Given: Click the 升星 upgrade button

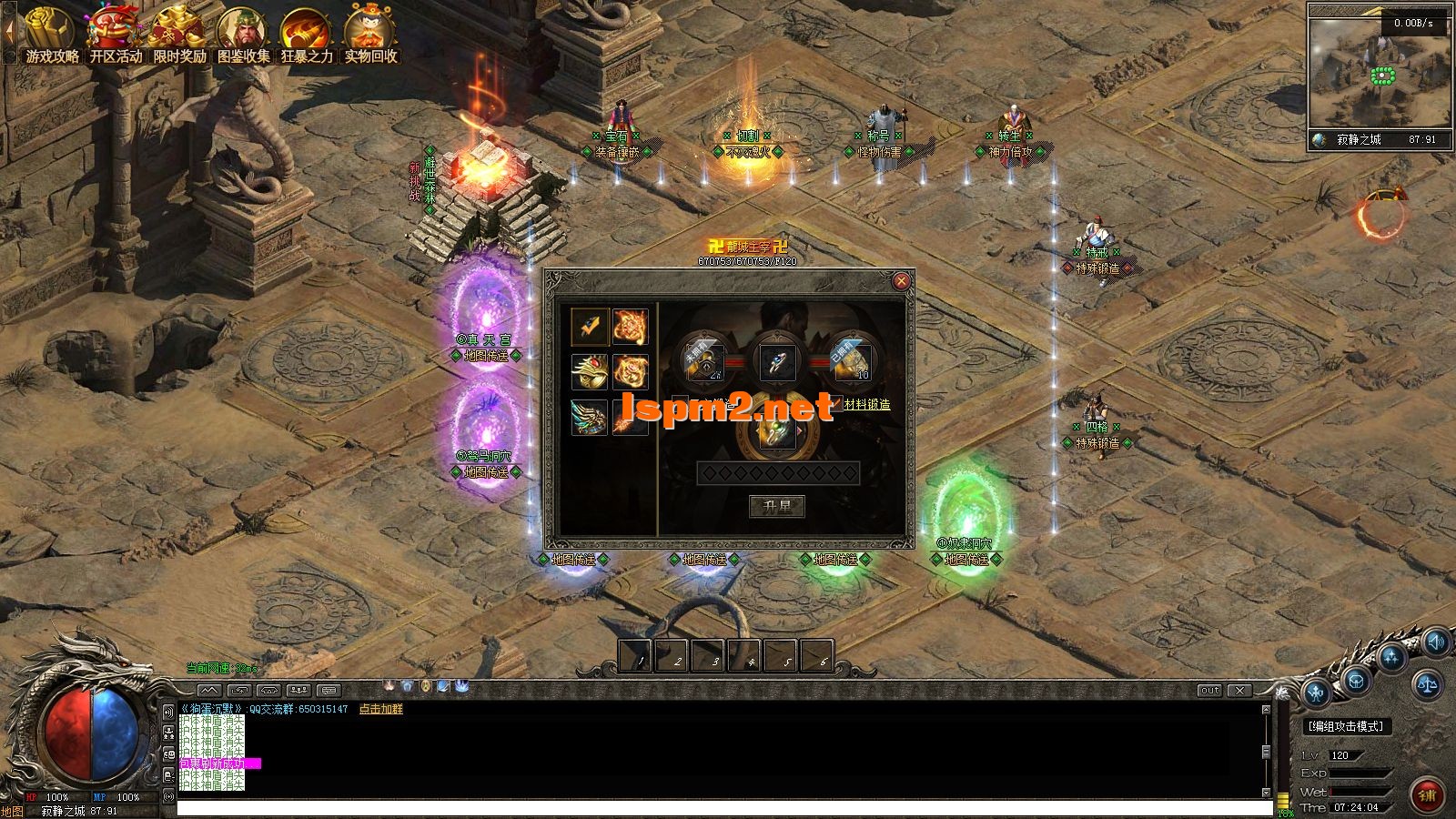Looking at the screenshot, I should tap(776, 506).
